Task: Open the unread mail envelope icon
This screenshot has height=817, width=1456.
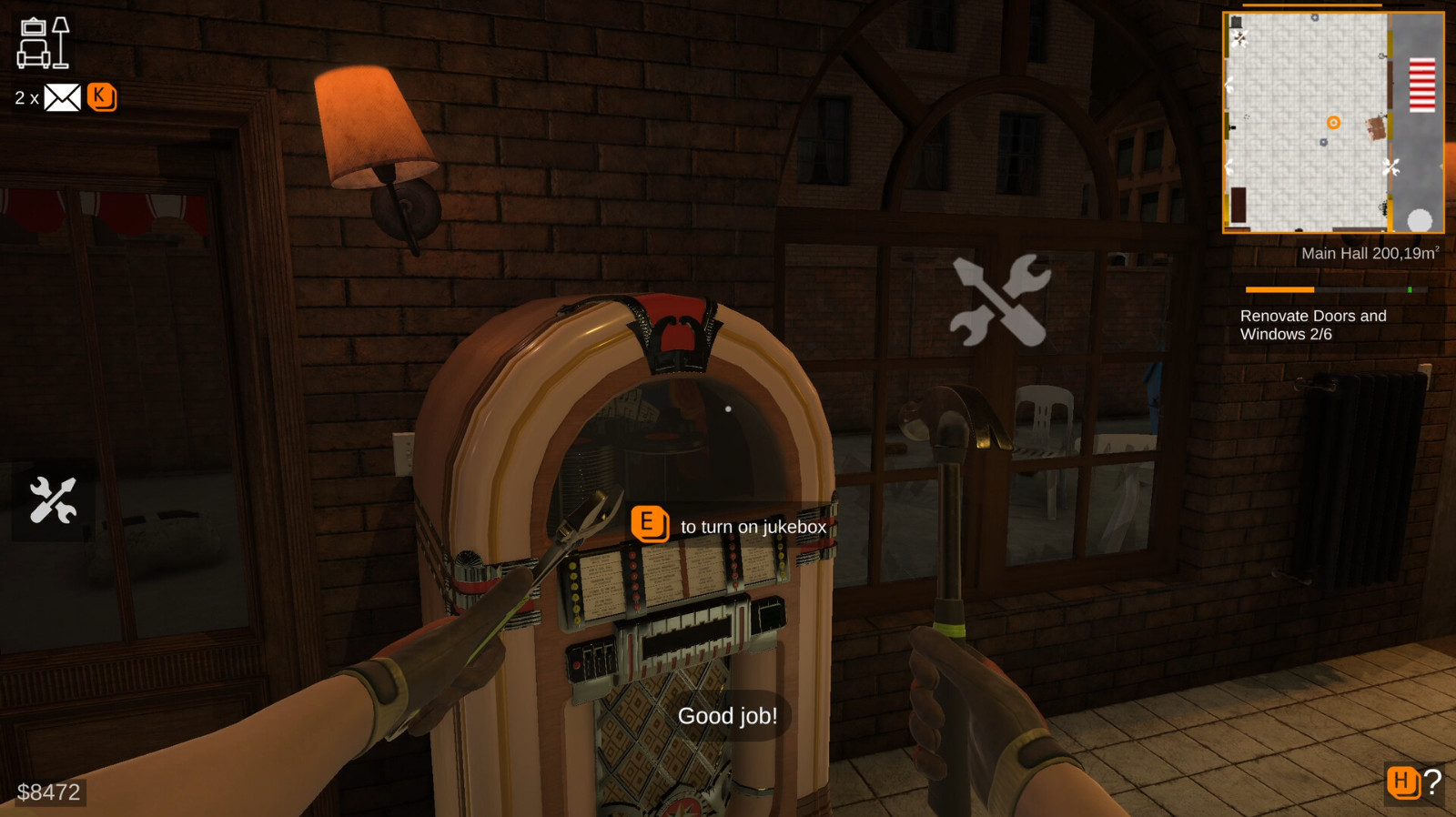Action: click(x=62, y=97)
